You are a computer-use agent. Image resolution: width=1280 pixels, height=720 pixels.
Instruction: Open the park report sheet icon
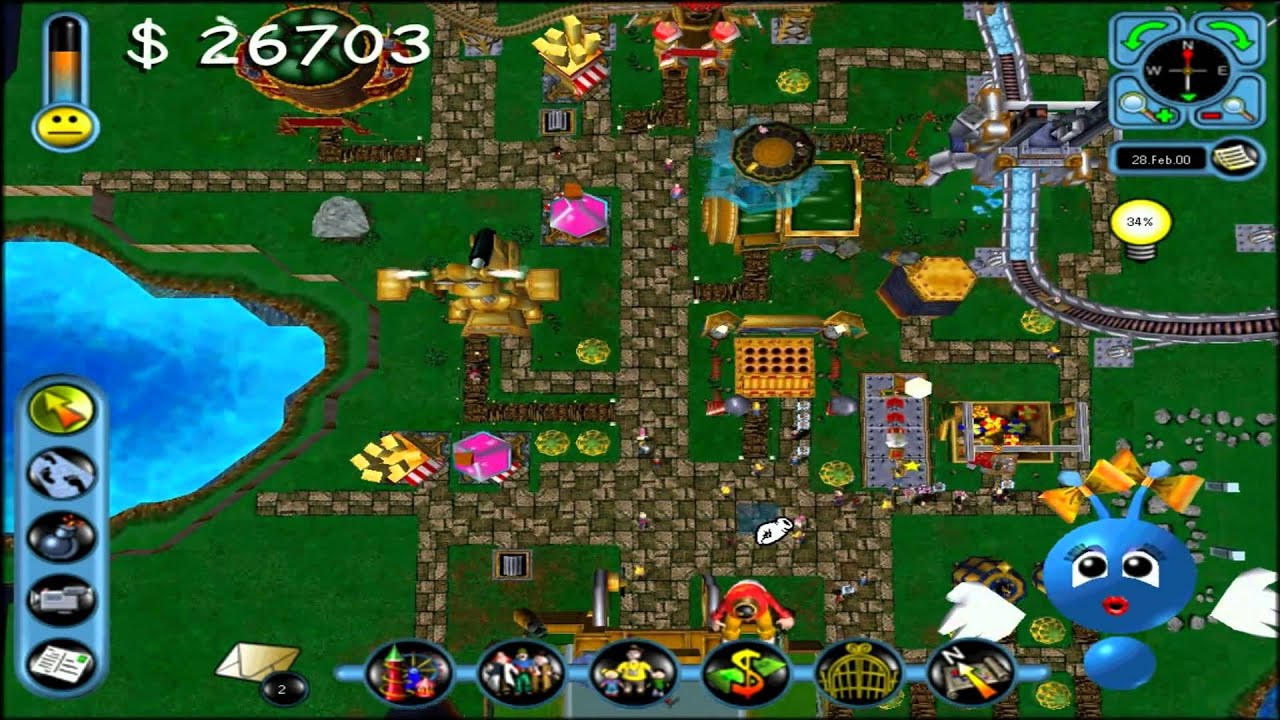coord(62,663)
